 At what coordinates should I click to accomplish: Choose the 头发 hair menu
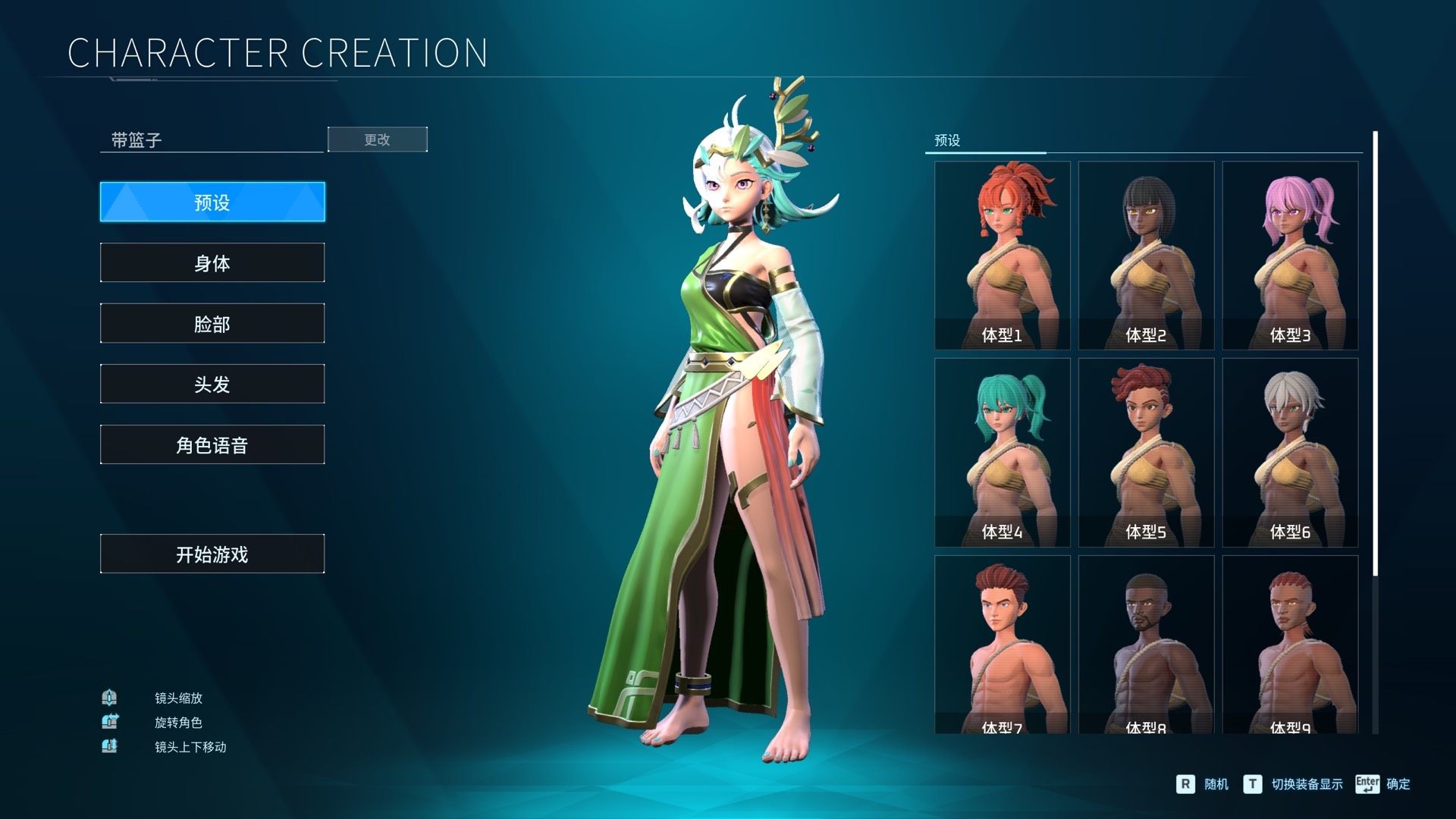click(212, 384)
